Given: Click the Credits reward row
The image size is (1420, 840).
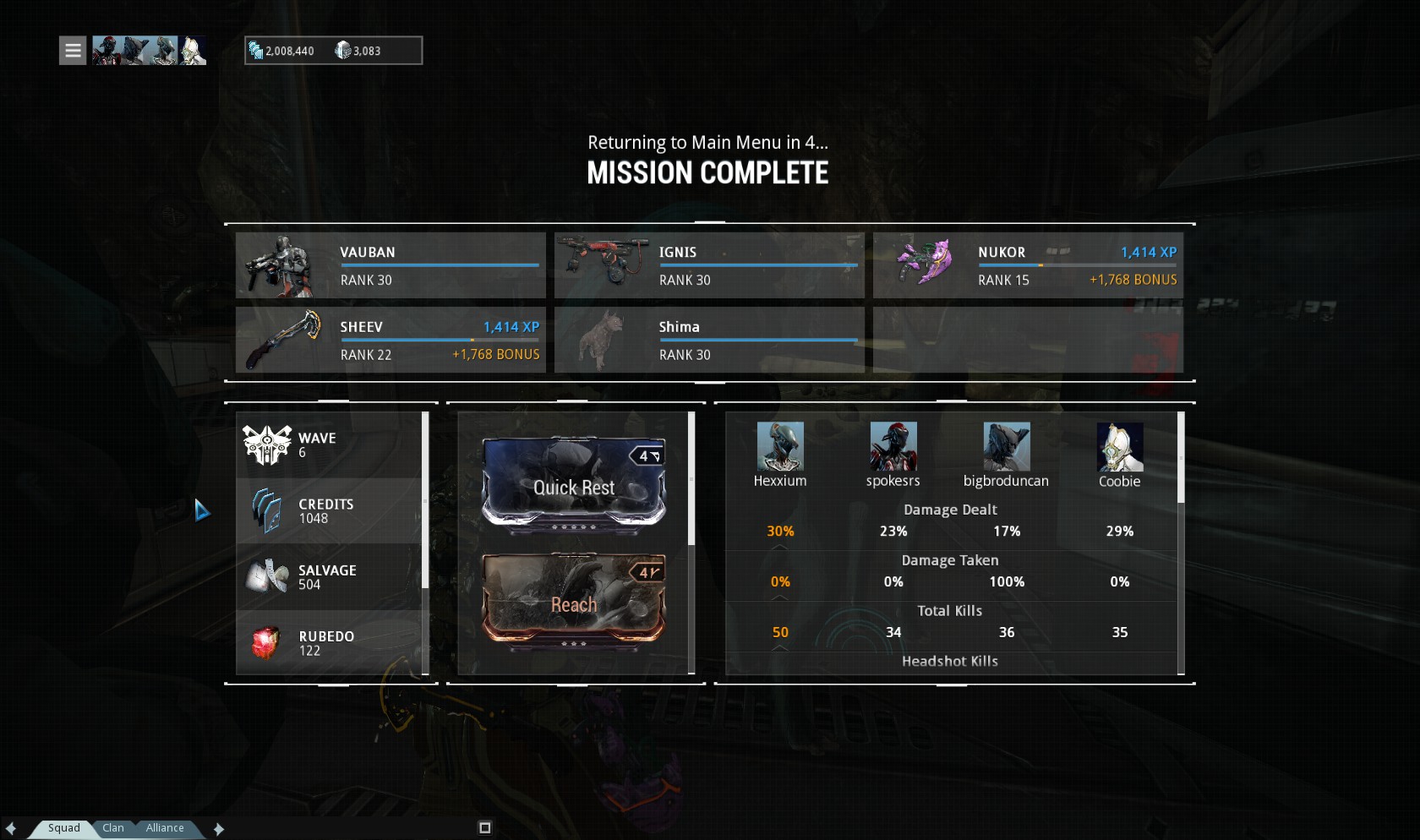Looking at the screenshot, I should (330, 511).
